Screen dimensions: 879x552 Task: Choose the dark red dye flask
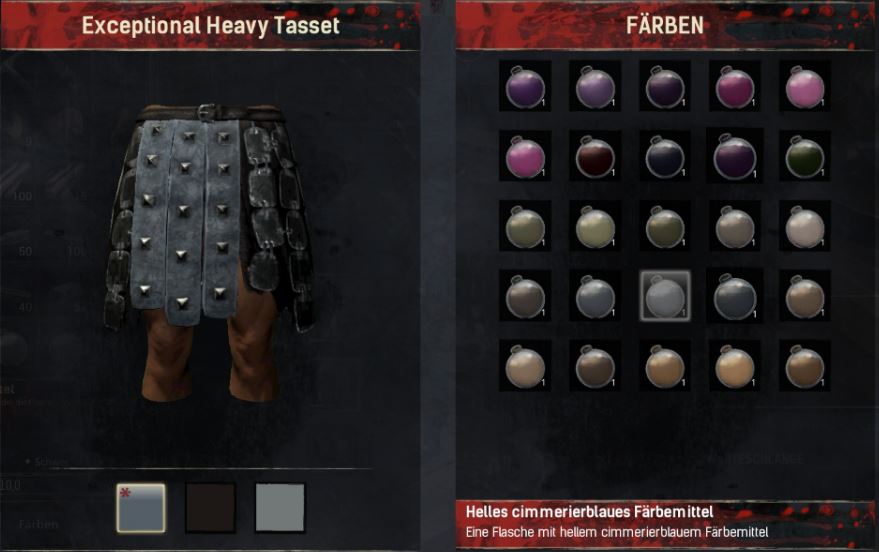(x=595, y=155)
